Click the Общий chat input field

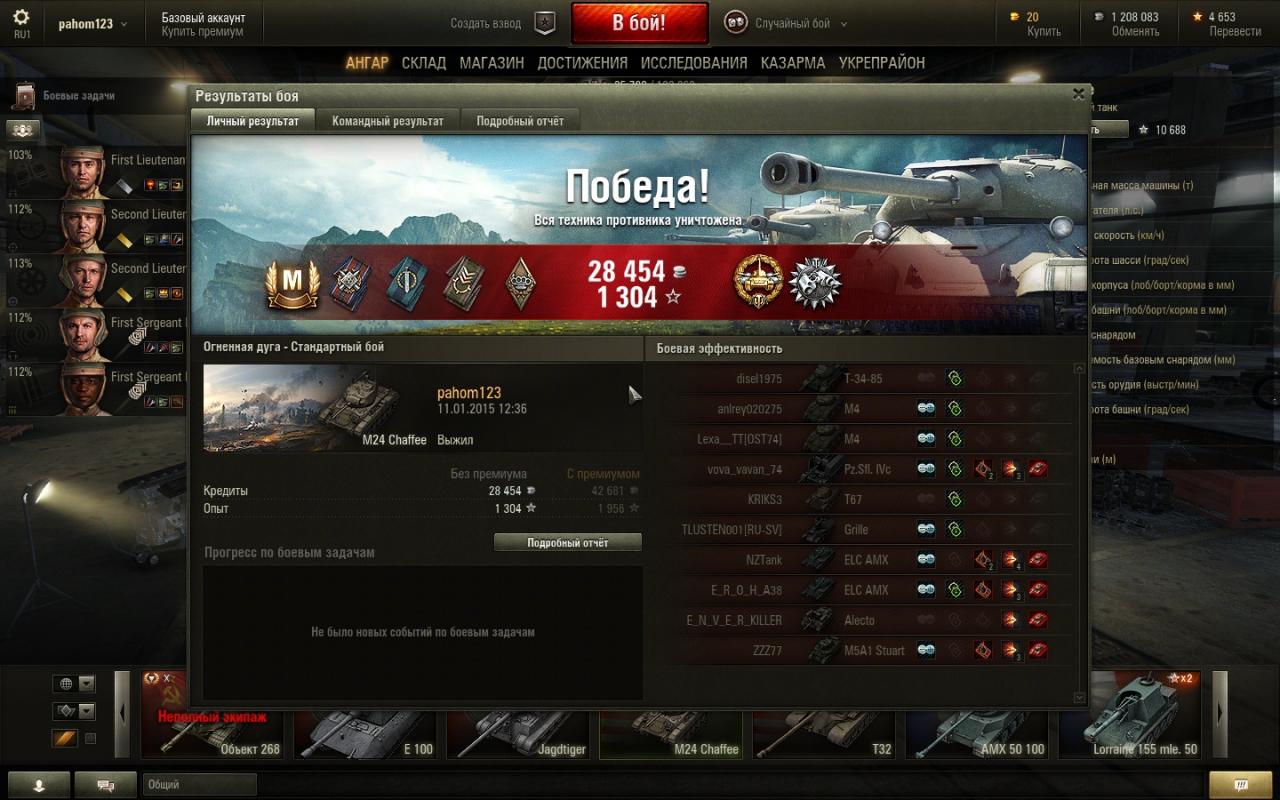[200, 785]
